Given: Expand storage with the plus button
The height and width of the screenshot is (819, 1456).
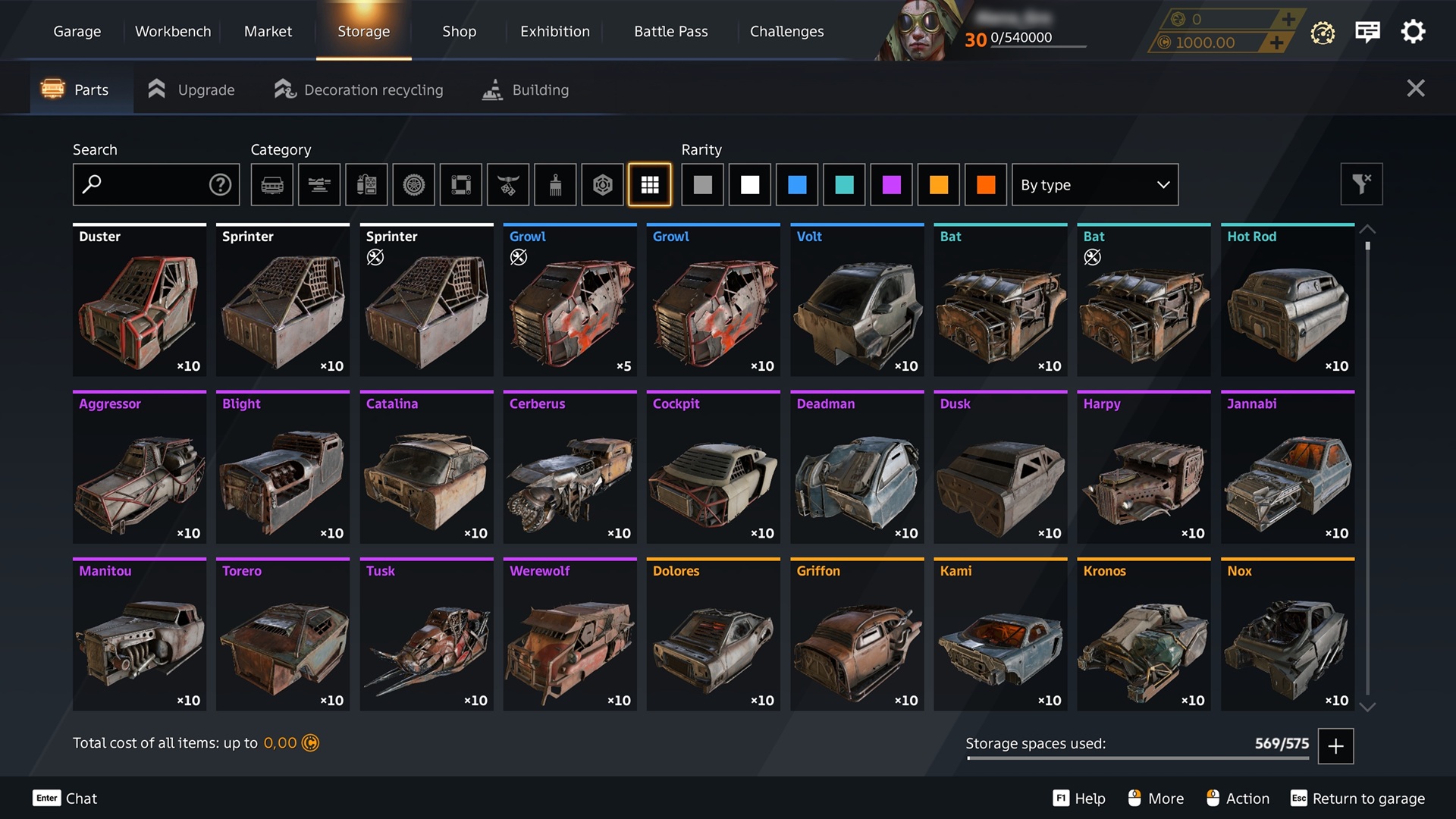Looking at the screenshot, I should (1335, 745).
